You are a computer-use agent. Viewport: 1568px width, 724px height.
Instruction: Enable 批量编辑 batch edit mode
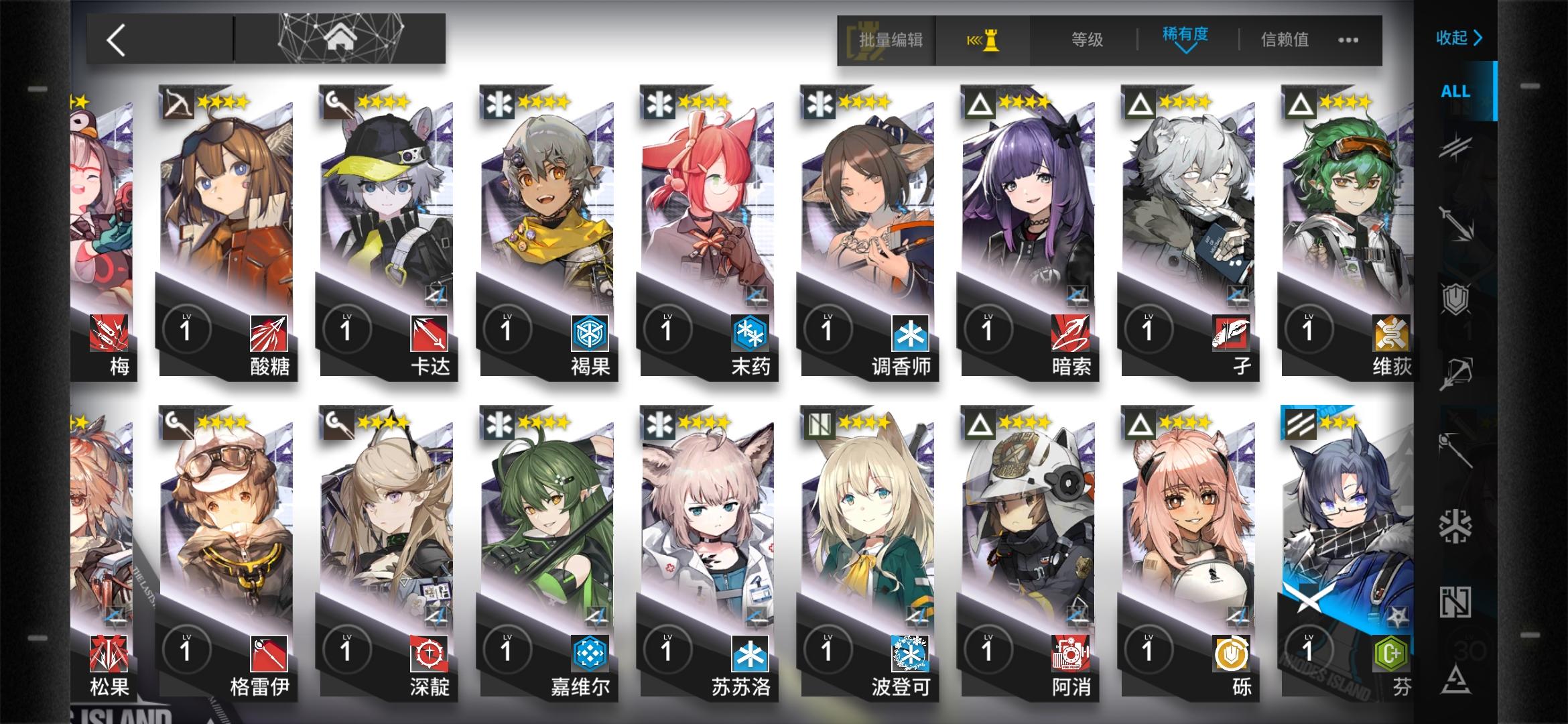(x=891, y=40)
